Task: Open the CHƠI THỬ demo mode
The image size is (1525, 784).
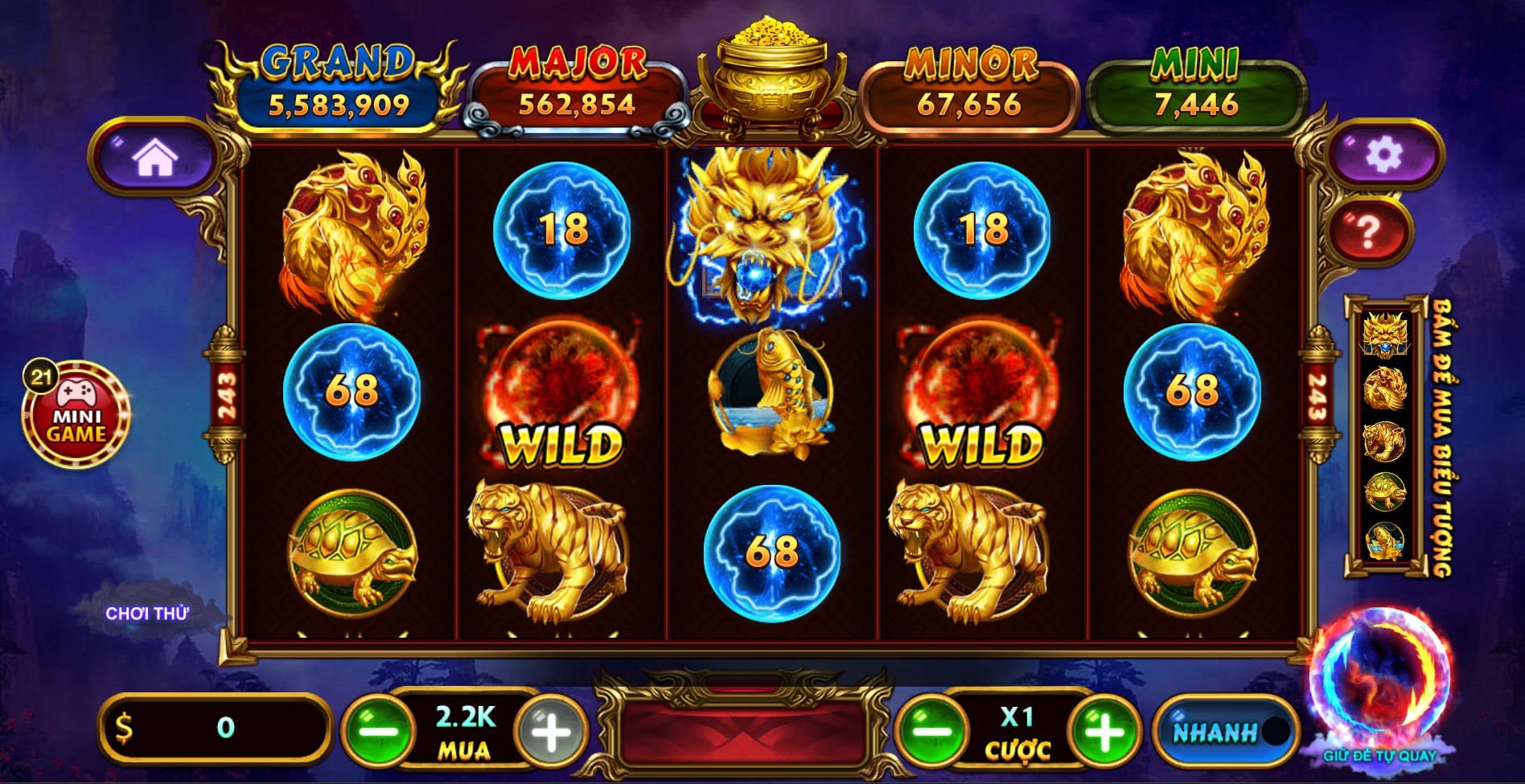Action: 146,613
